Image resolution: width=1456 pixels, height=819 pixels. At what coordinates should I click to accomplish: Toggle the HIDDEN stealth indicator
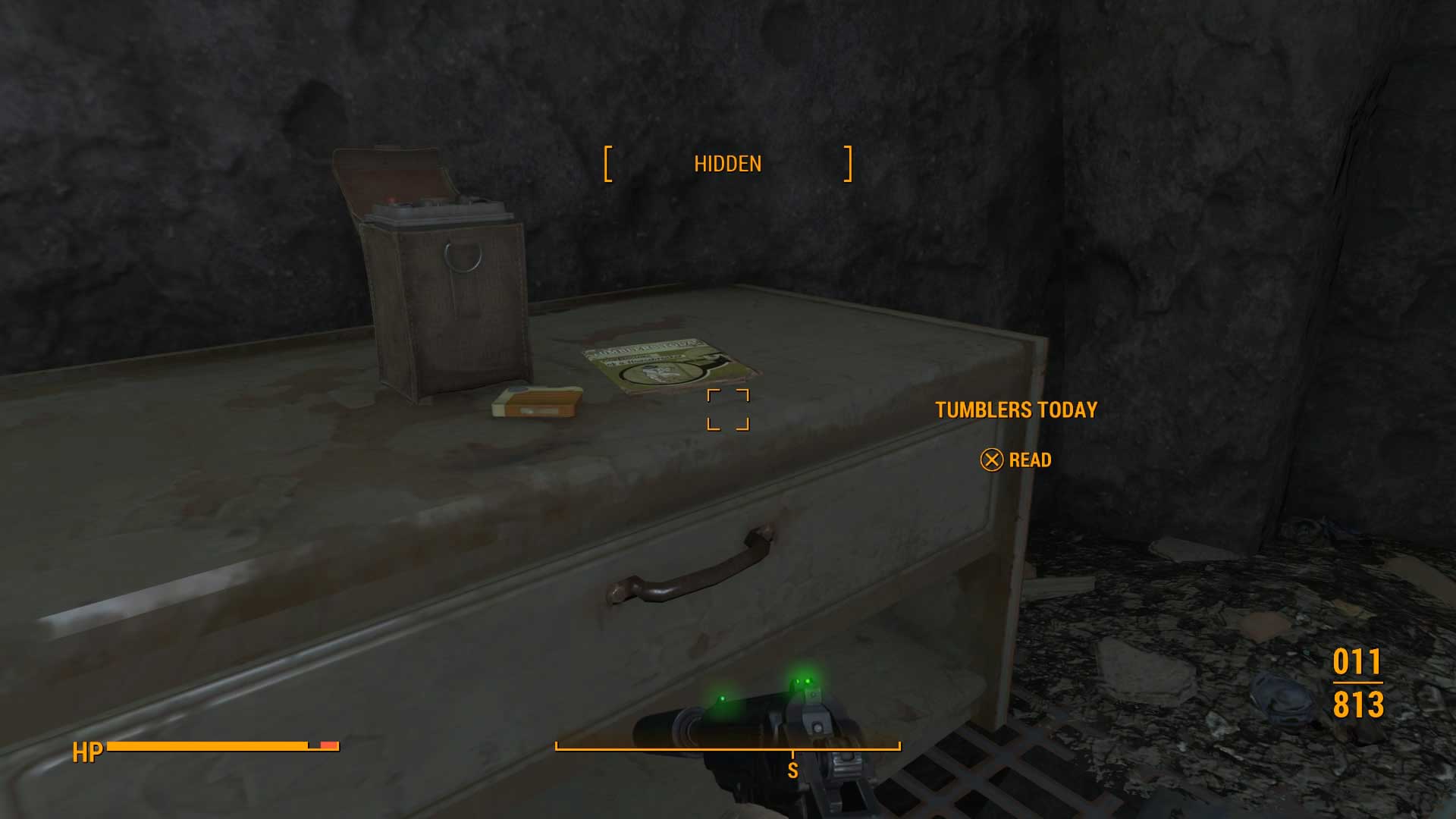[x=728, y=163]
